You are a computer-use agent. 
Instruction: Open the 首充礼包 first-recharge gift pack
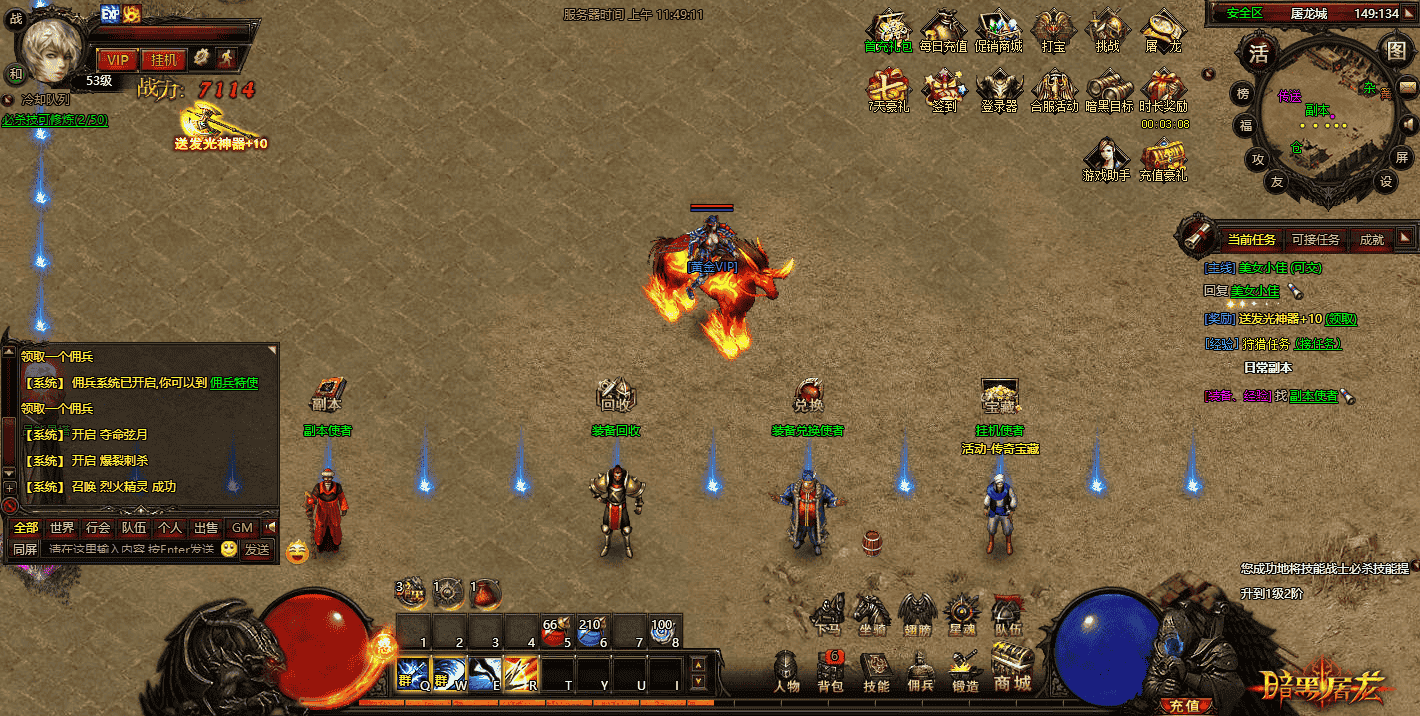click(888, 31)
